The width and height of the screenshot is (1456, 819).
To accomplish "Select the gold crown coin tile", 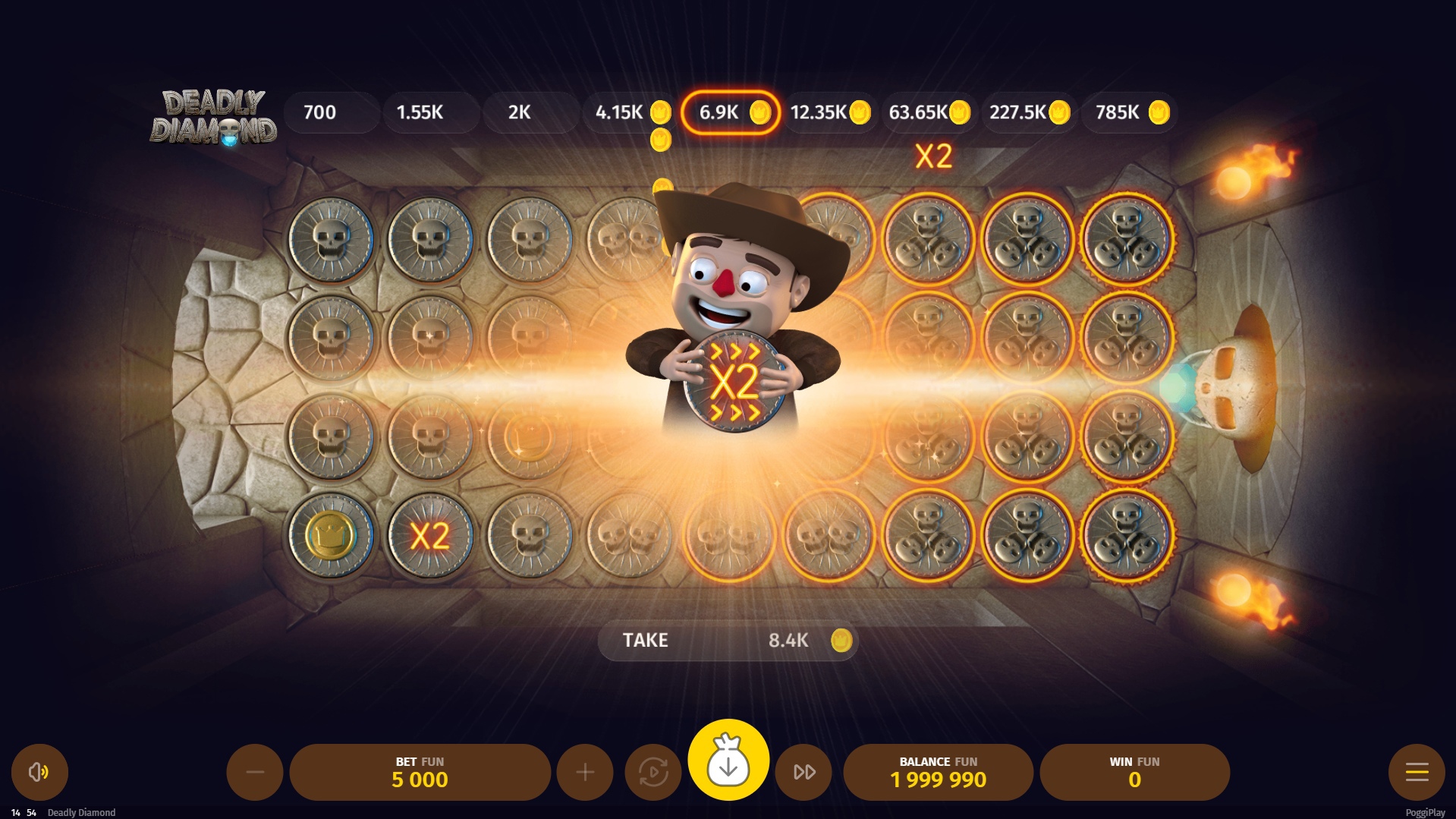I will click(x=331, y=535).
